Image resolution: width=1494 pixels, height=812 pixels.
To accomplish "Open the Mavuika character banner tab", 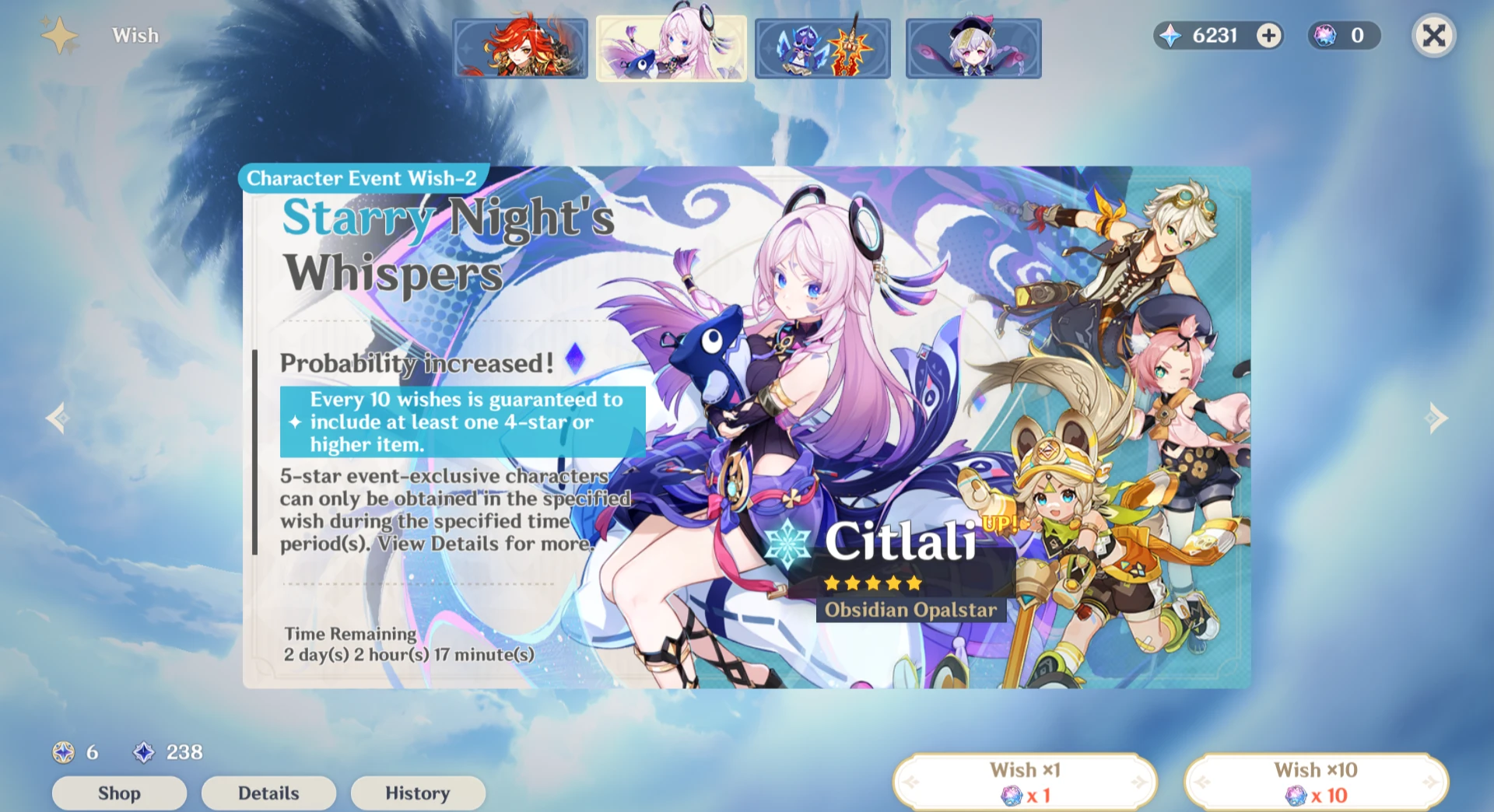I will coord(517,48).
